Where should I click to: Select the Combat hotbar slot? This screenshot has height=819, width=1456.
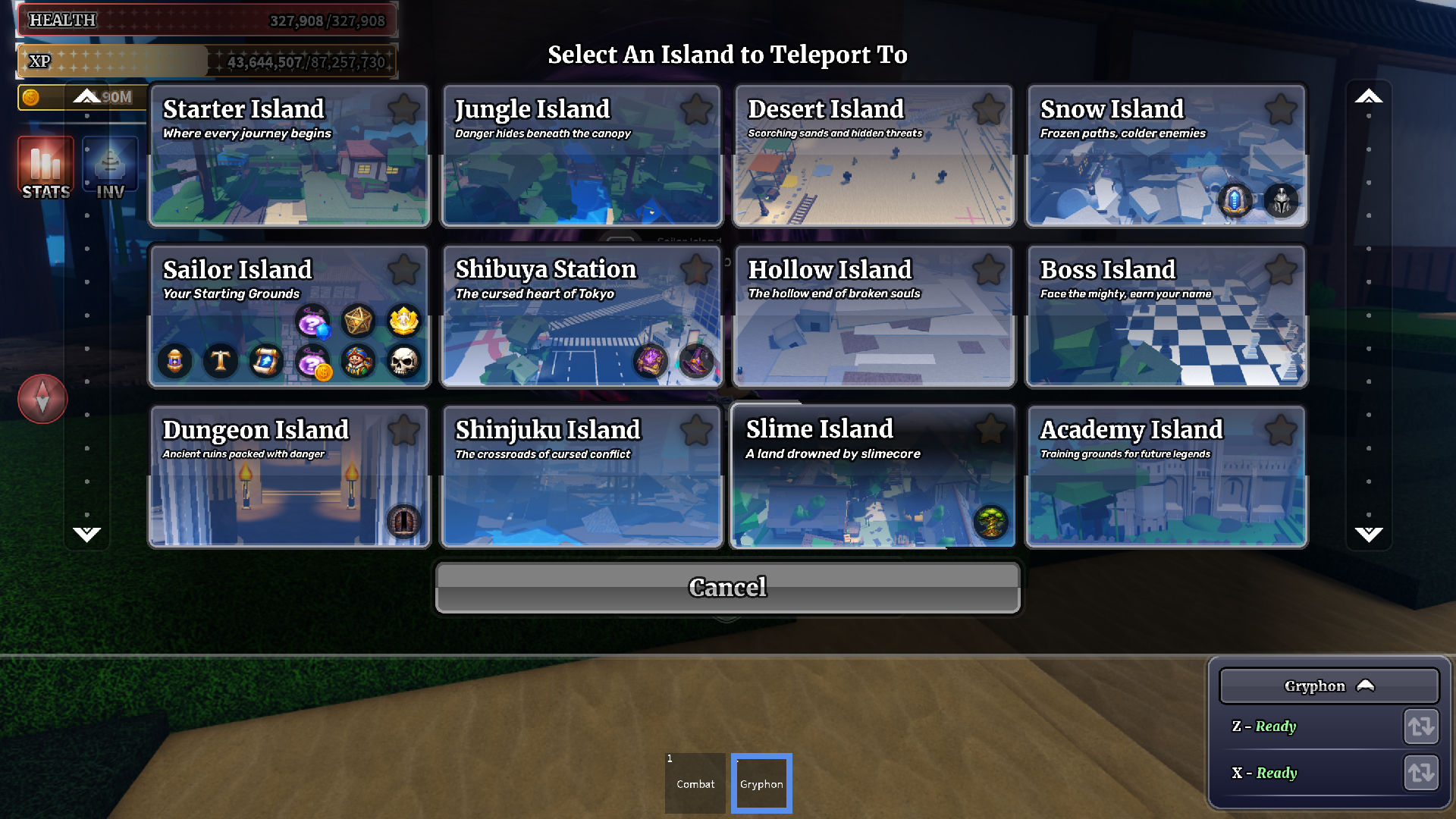[695, 783]
